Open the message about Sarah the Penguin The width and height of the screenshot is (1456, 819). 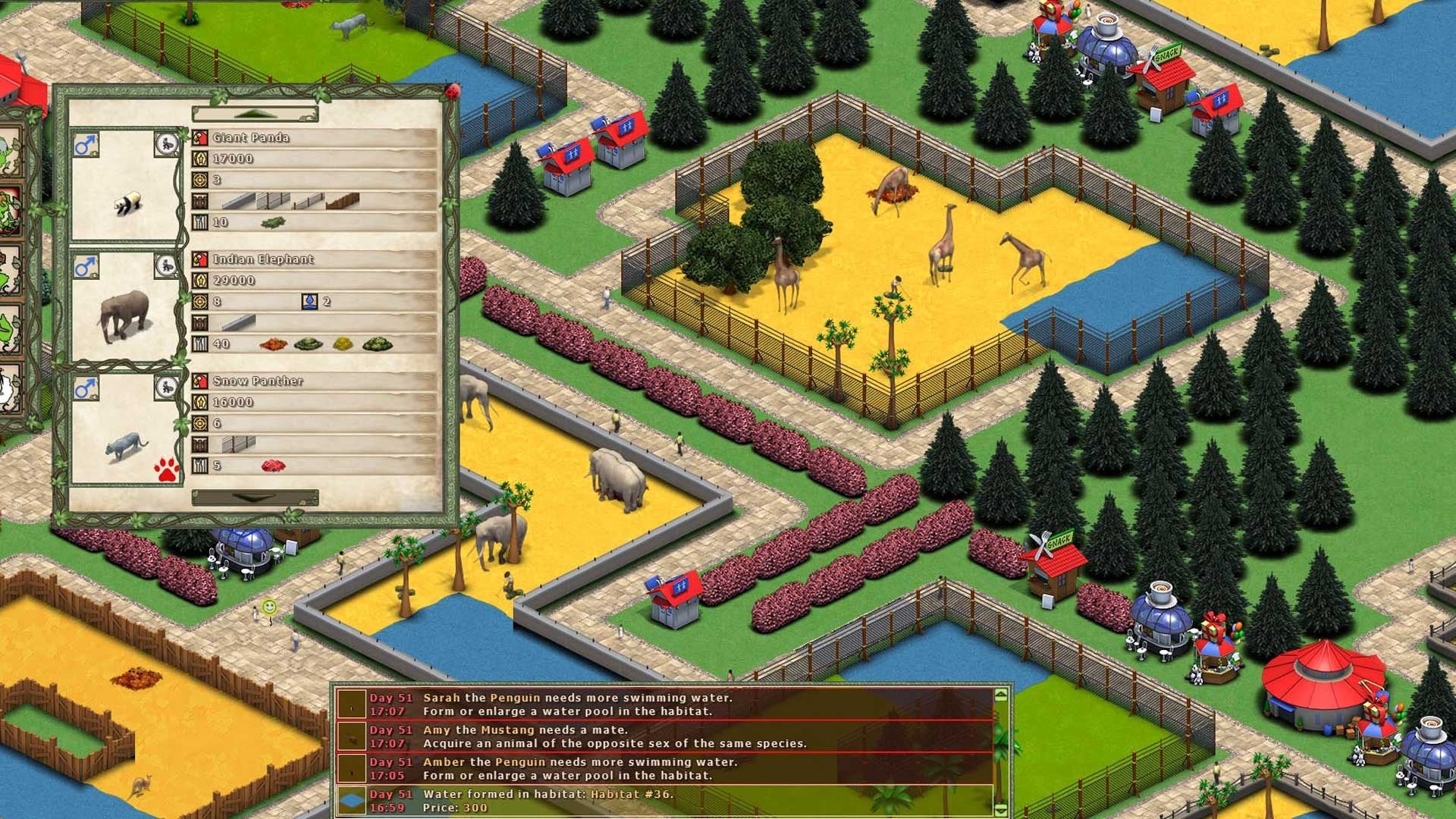(x=664, y=704)
